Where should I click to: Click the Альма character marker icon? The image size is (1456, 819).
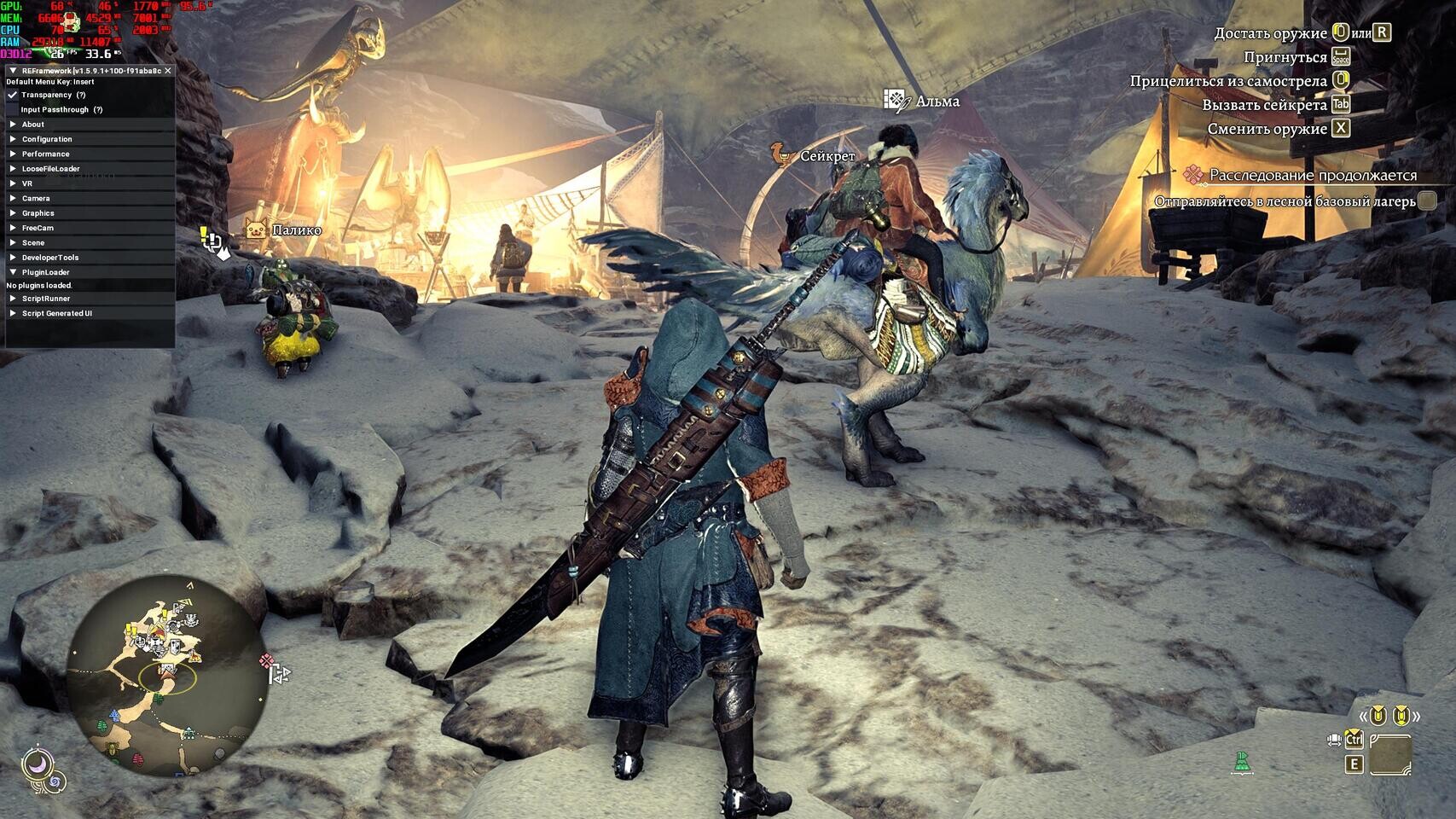coord(894,99)
